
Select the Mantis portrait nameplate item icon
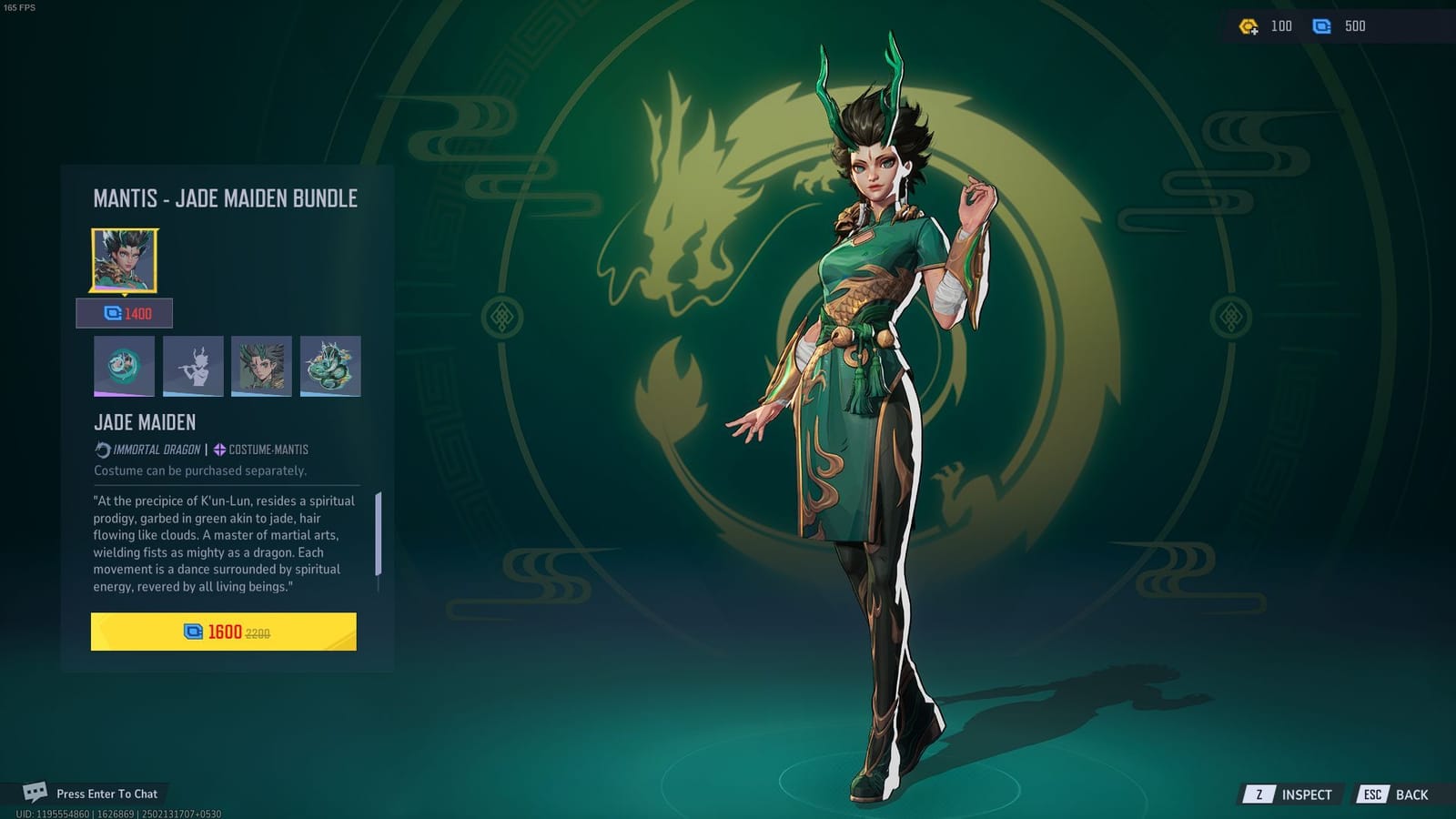tap(261, 366)
